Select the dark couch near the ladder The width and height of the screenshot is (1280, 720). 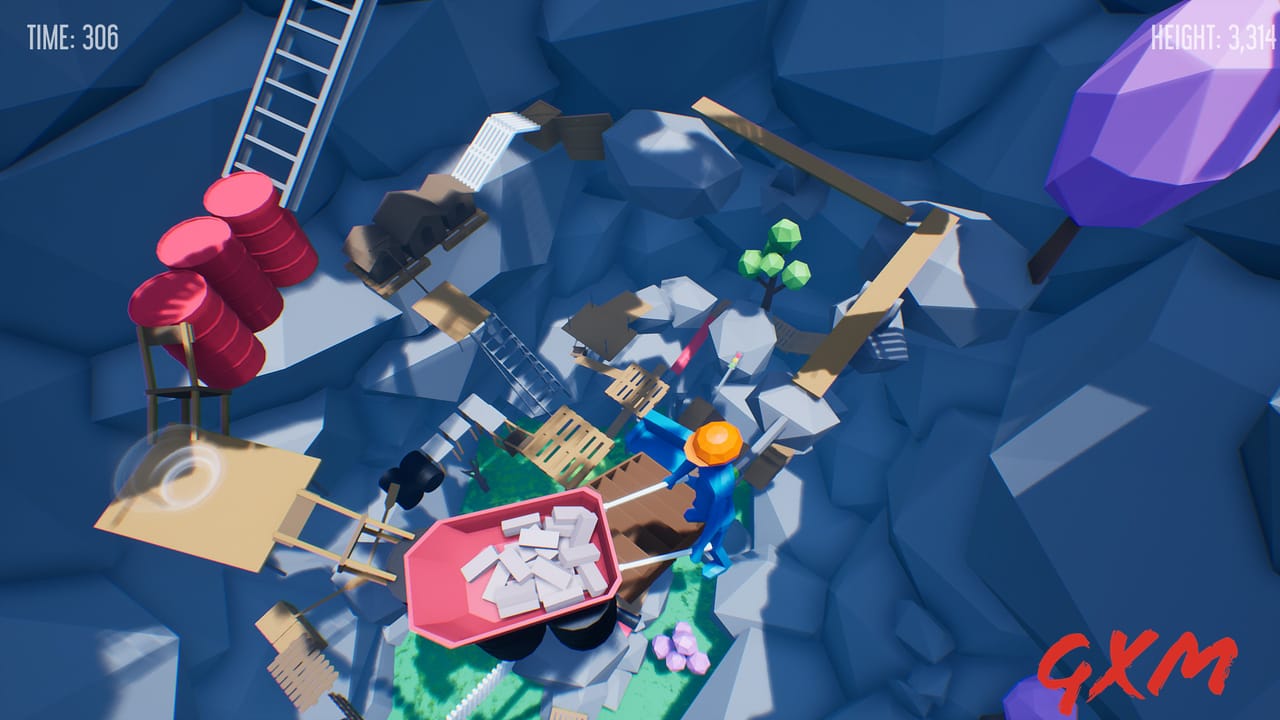point(410,230)
